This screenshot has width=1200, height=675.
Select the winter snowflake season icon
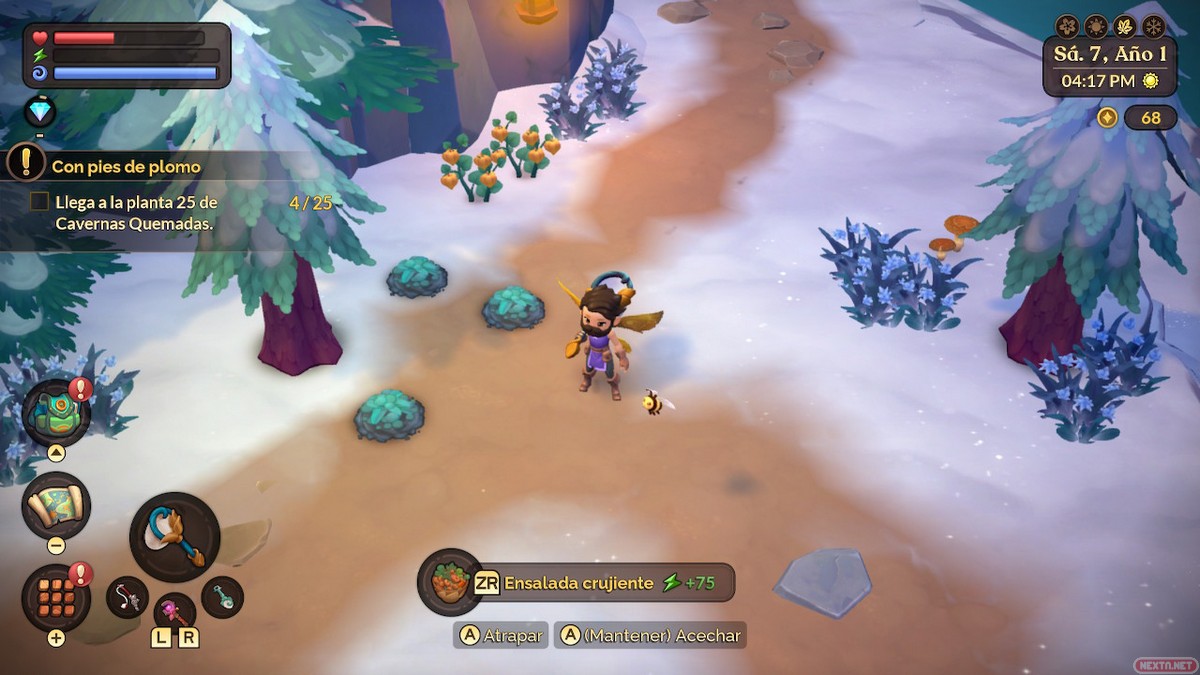(1153, 26)
